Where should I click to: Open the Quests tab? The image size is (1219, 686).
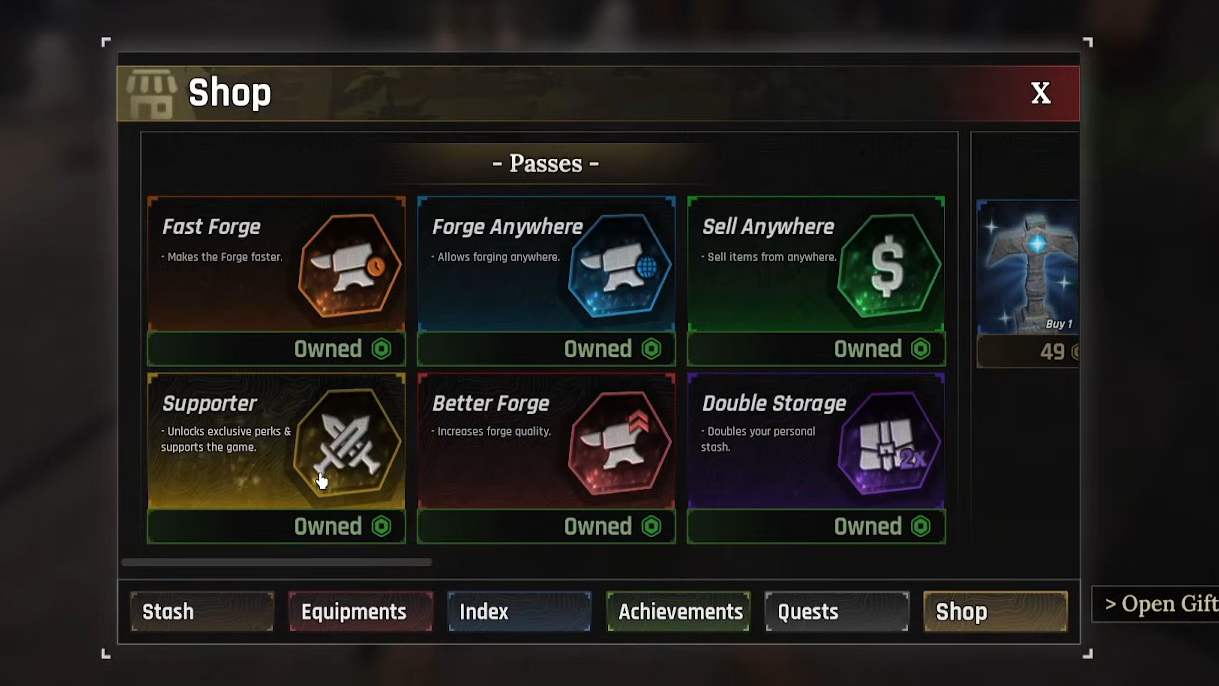click(x=836, y=611)
